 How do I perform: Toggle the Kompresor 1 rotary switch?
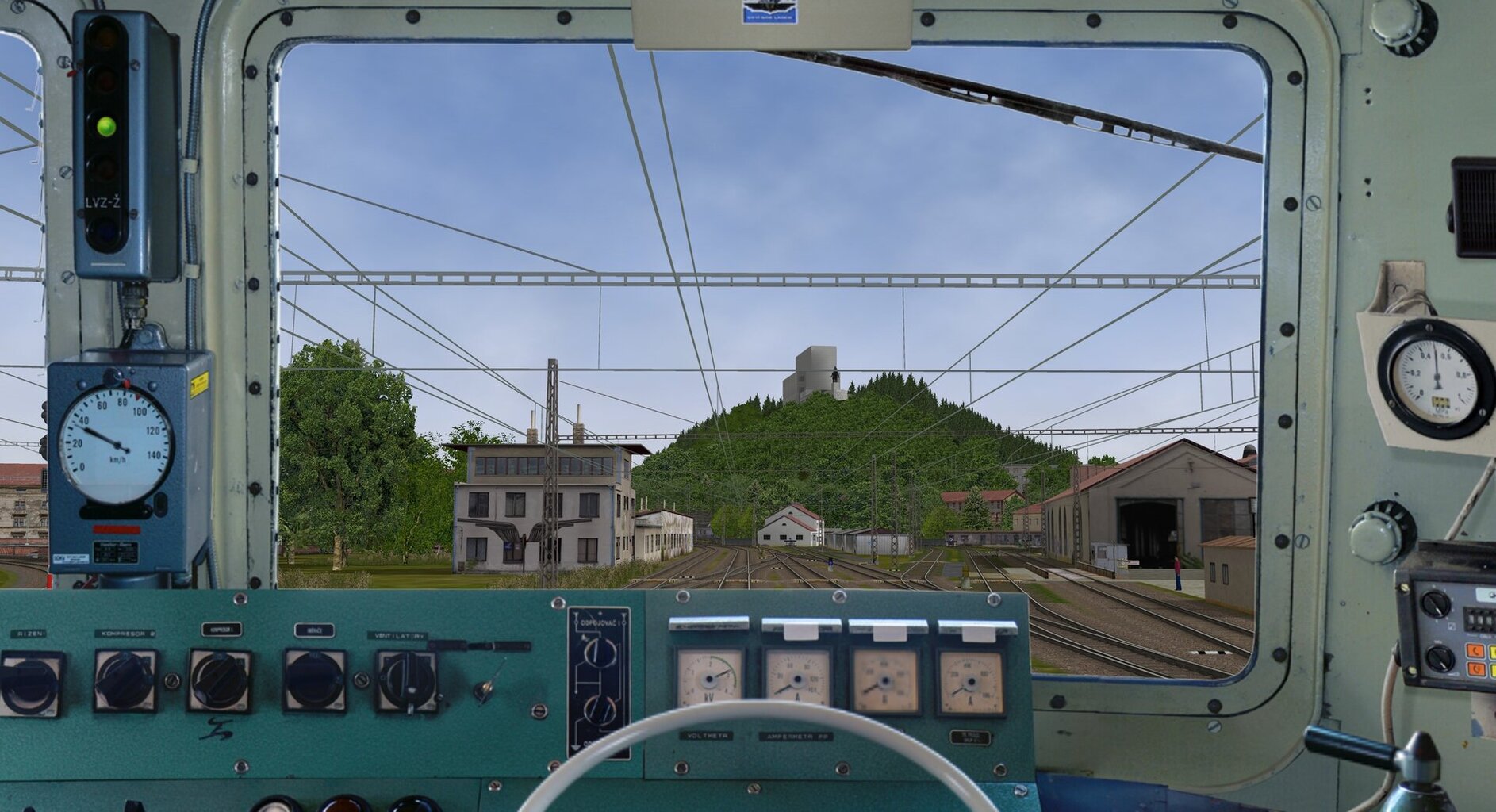coord(219,680)
